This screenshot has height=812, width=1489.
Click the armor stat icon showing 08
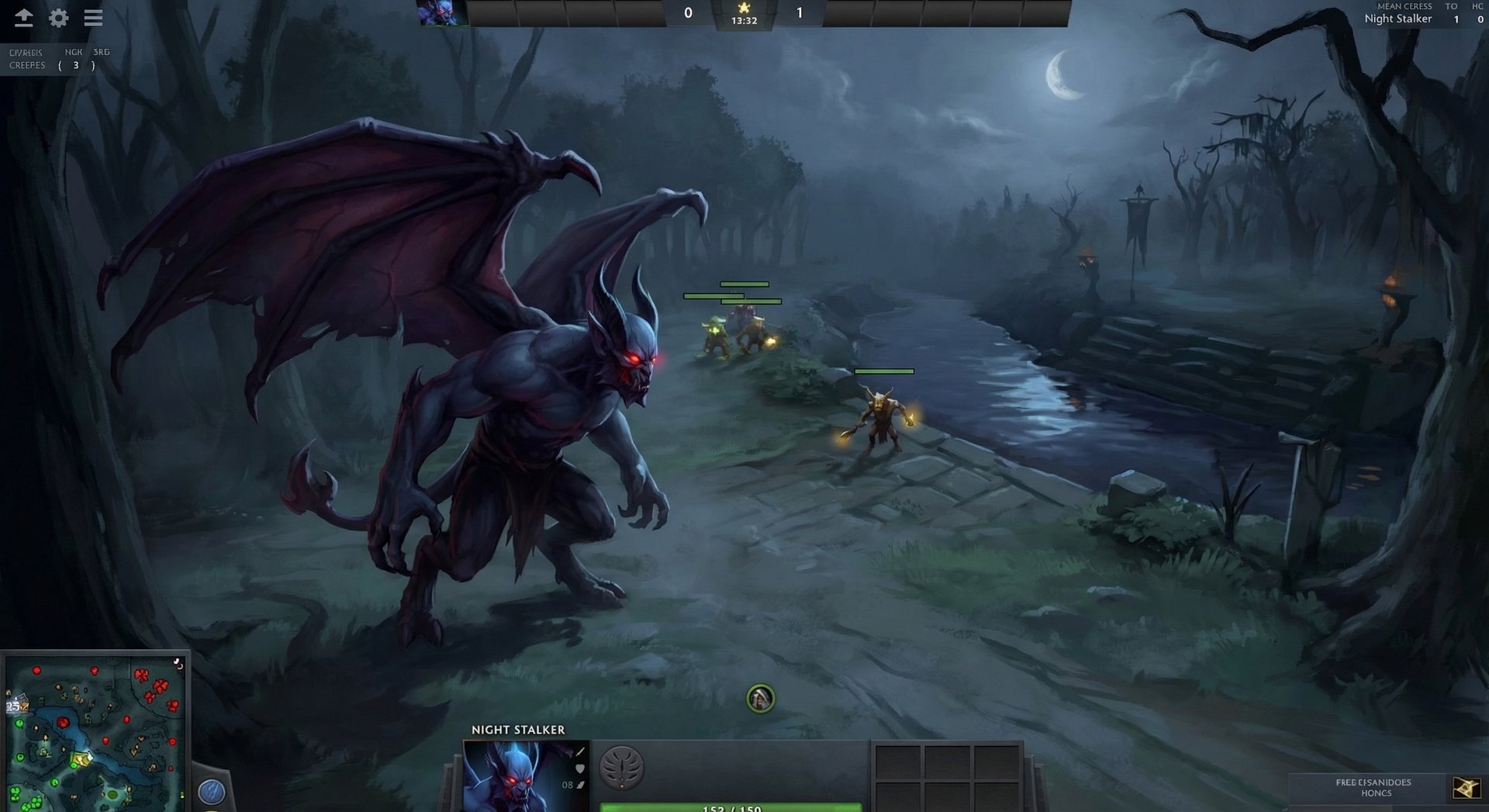pos(583,785)
